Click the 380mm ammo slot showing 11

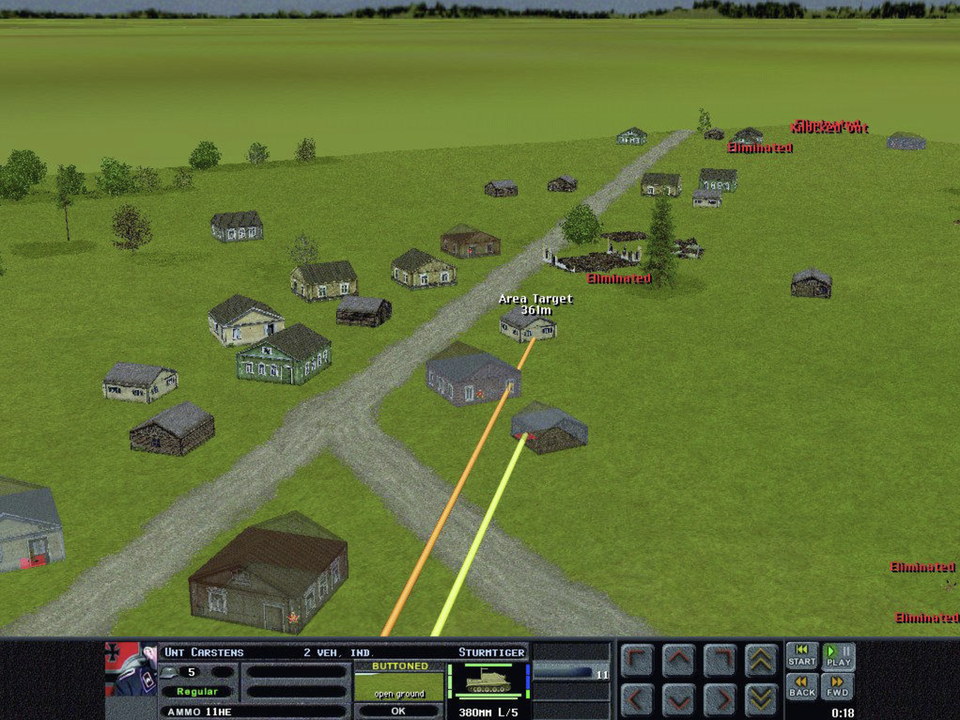(570, 673)
